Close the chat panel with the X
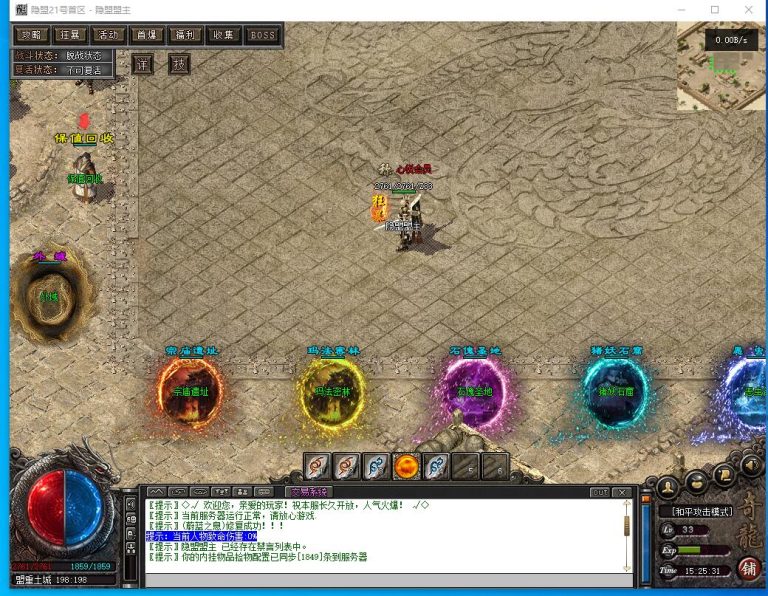Screen dimensions: 768x596 point(622,492)
